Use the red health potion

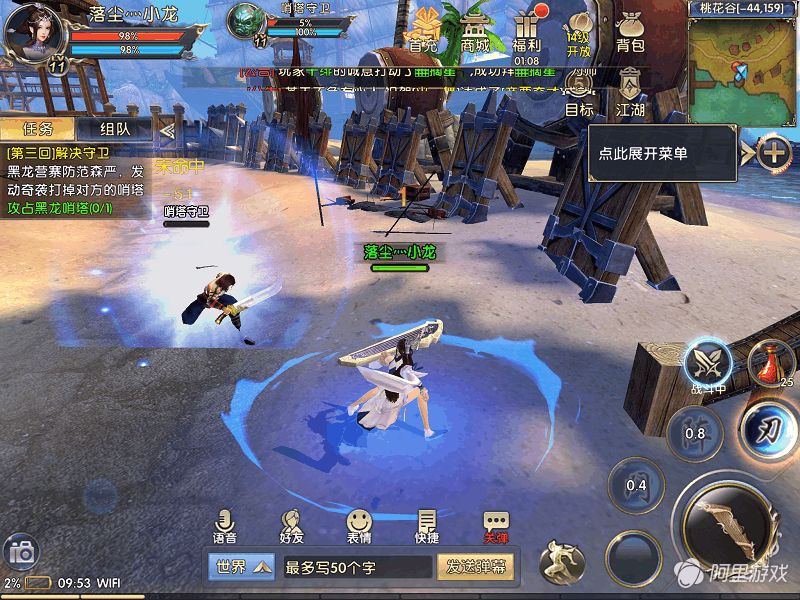(764, 364)
